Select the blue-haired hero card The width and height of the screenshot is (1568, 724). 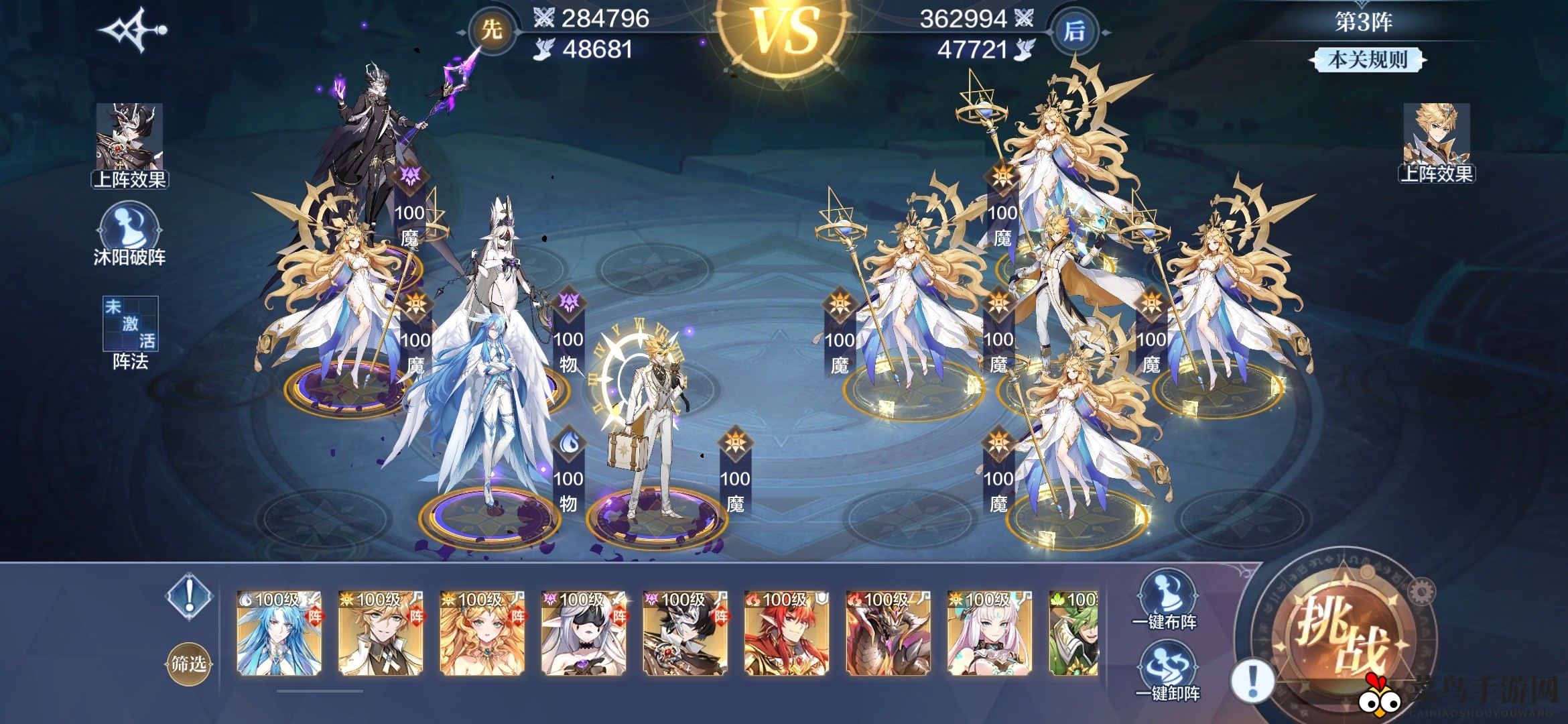279,632
